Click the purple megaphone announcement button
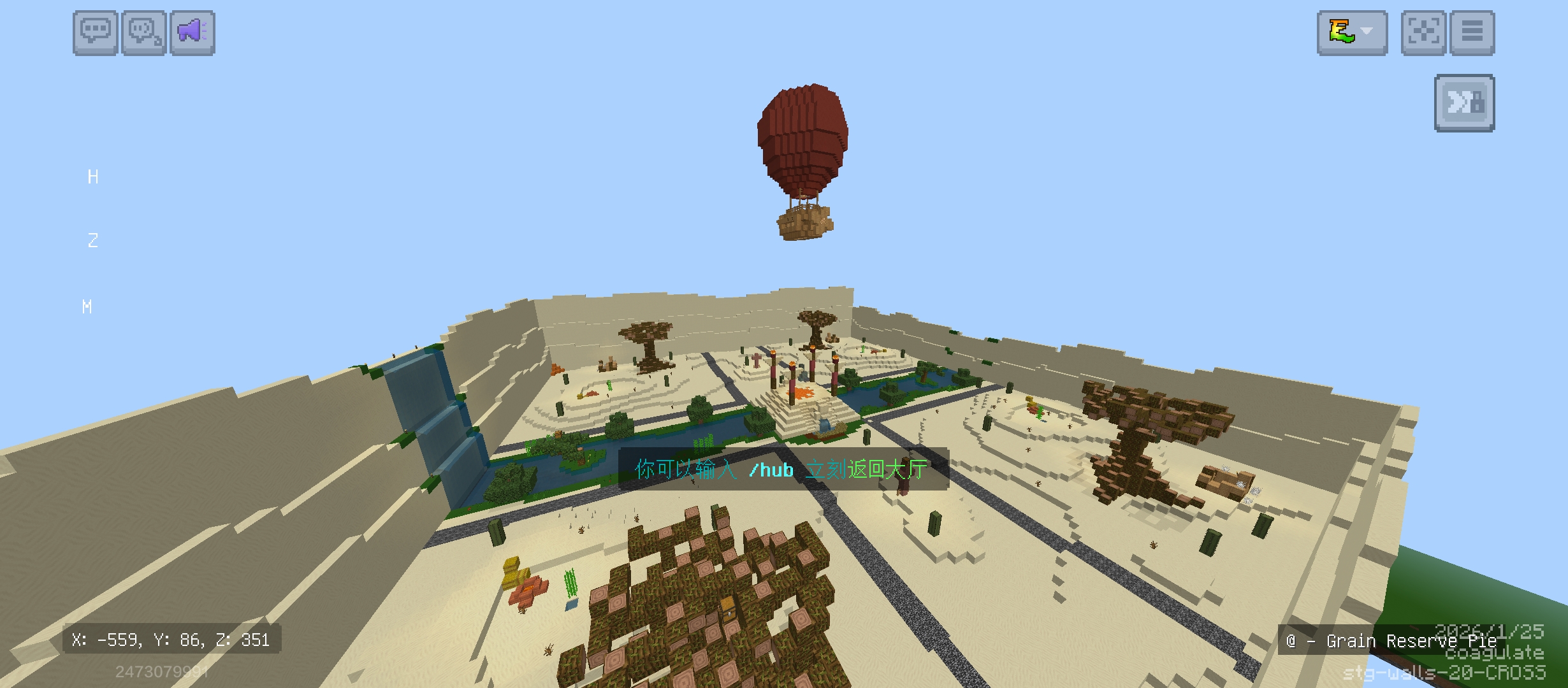The image size is (1568, 688). 192,32
